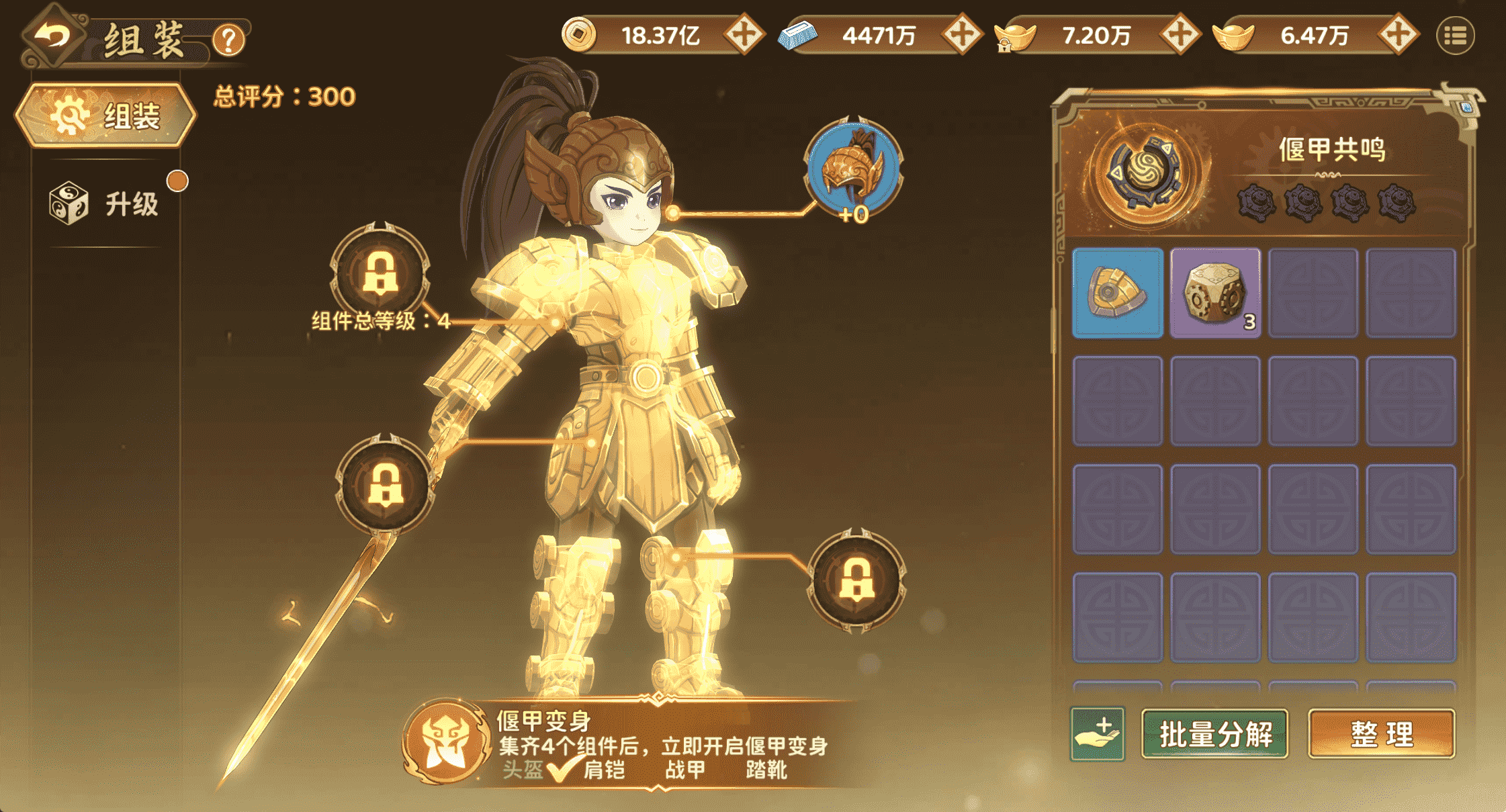Select the dice material stack of 3
Viewport: 1506px width, 812px height.
tap(1215, 291)
